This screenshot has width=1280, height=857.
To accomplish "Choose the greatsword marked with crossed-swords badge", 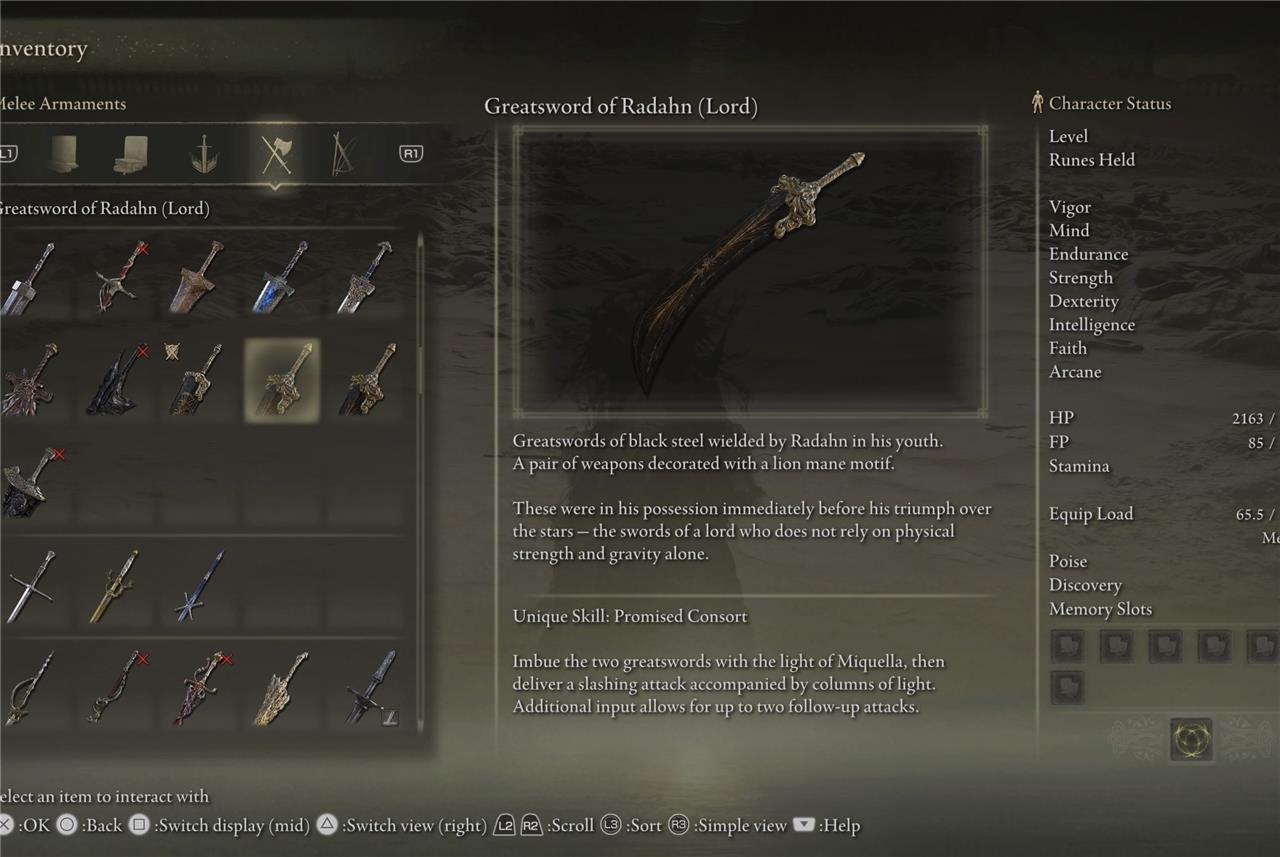I will click(197, 379).
